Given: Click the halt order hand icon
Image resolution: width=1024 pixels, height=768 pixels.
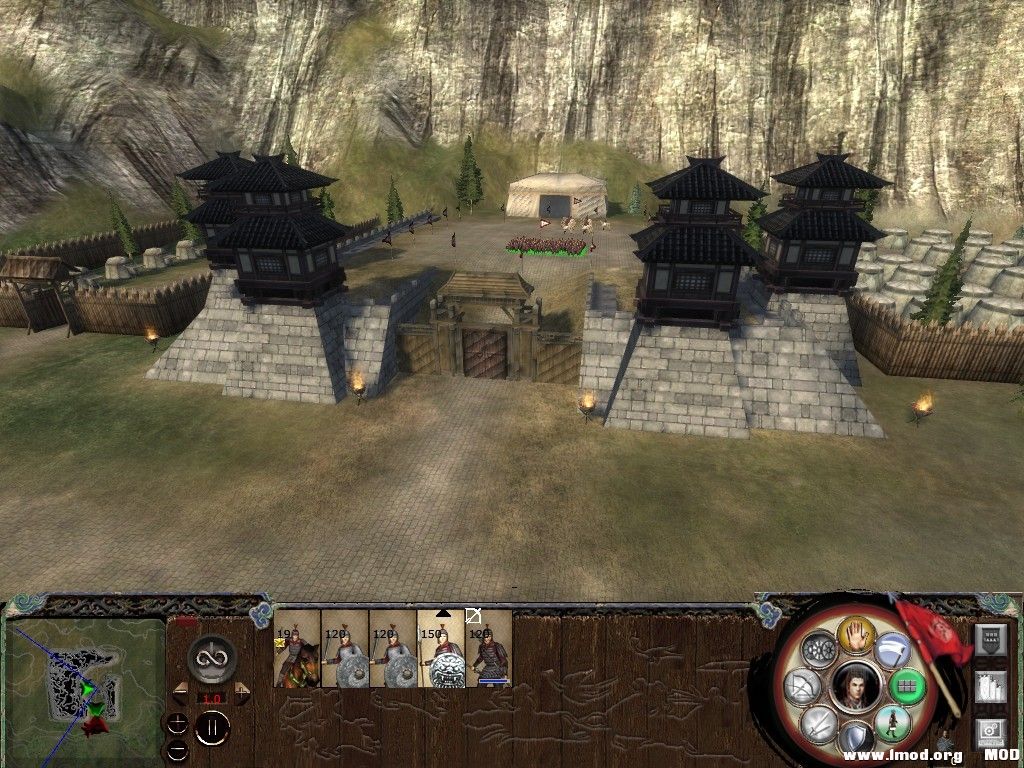Looking at the screenshot, I should pos(856,633).
